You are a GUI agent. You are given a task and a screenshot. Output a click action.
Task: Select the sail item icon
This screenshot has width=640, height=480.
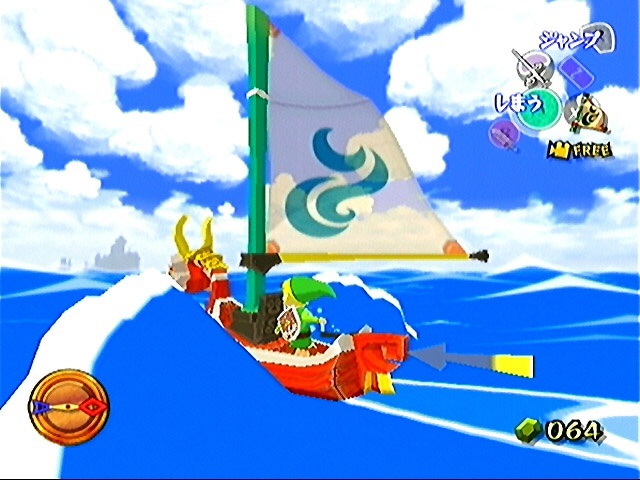(590, 113)
